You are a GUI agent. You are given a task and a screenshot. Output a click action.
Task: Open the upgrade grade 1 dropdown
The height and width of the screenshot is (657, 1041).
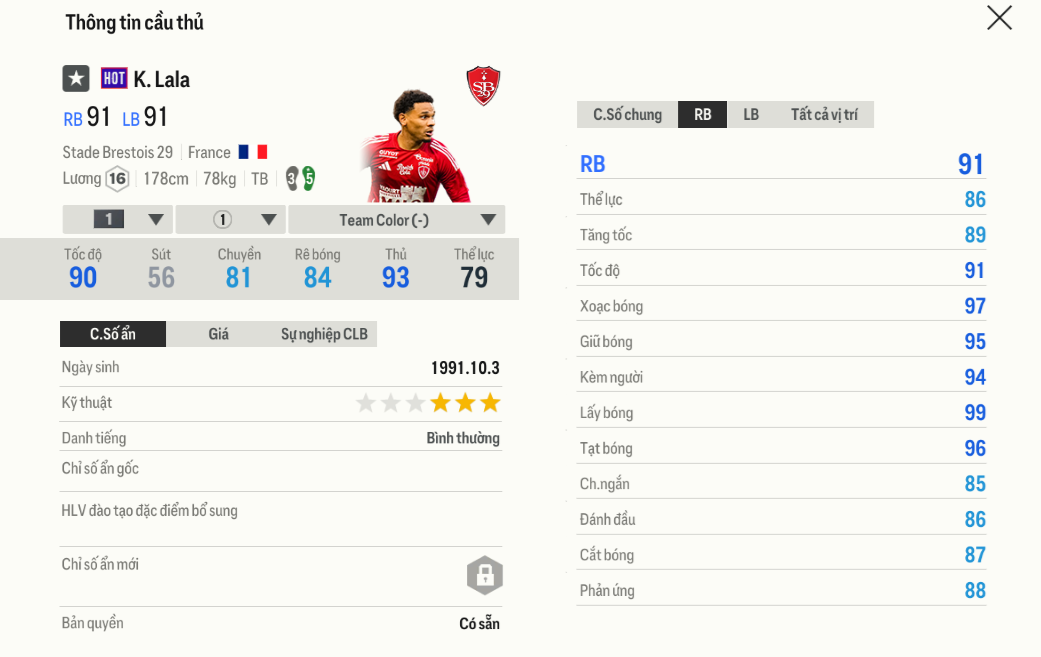click(x=119, y=220)
